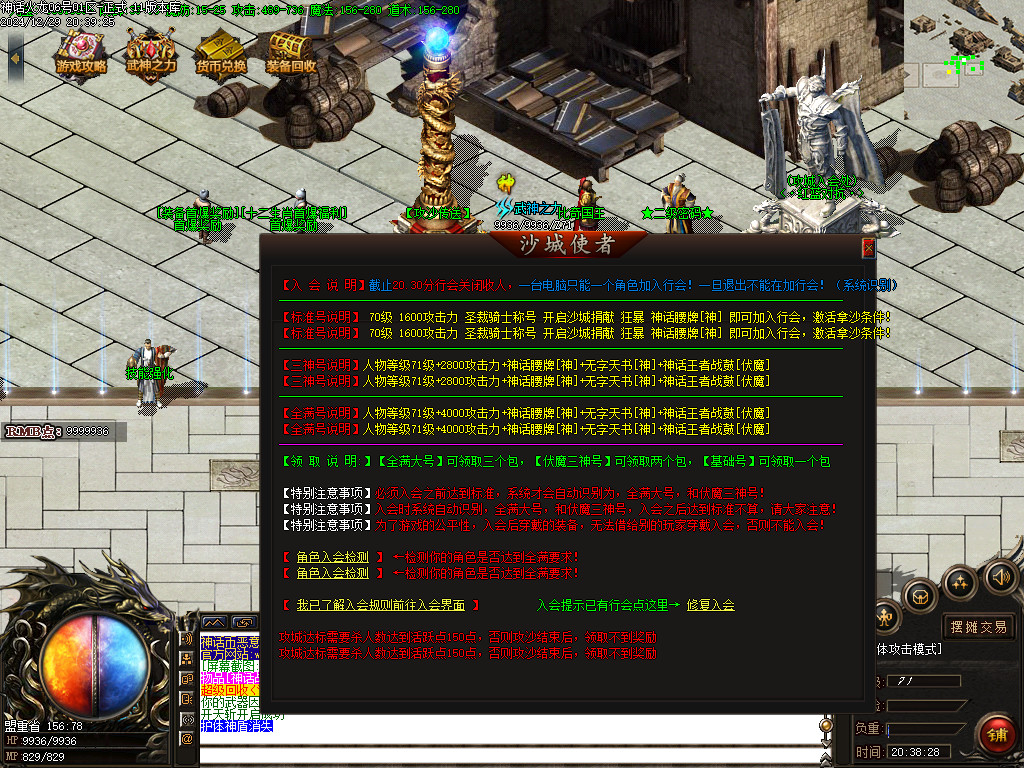Open the 装备回收 equipment recycle icon

click(291, 54)
